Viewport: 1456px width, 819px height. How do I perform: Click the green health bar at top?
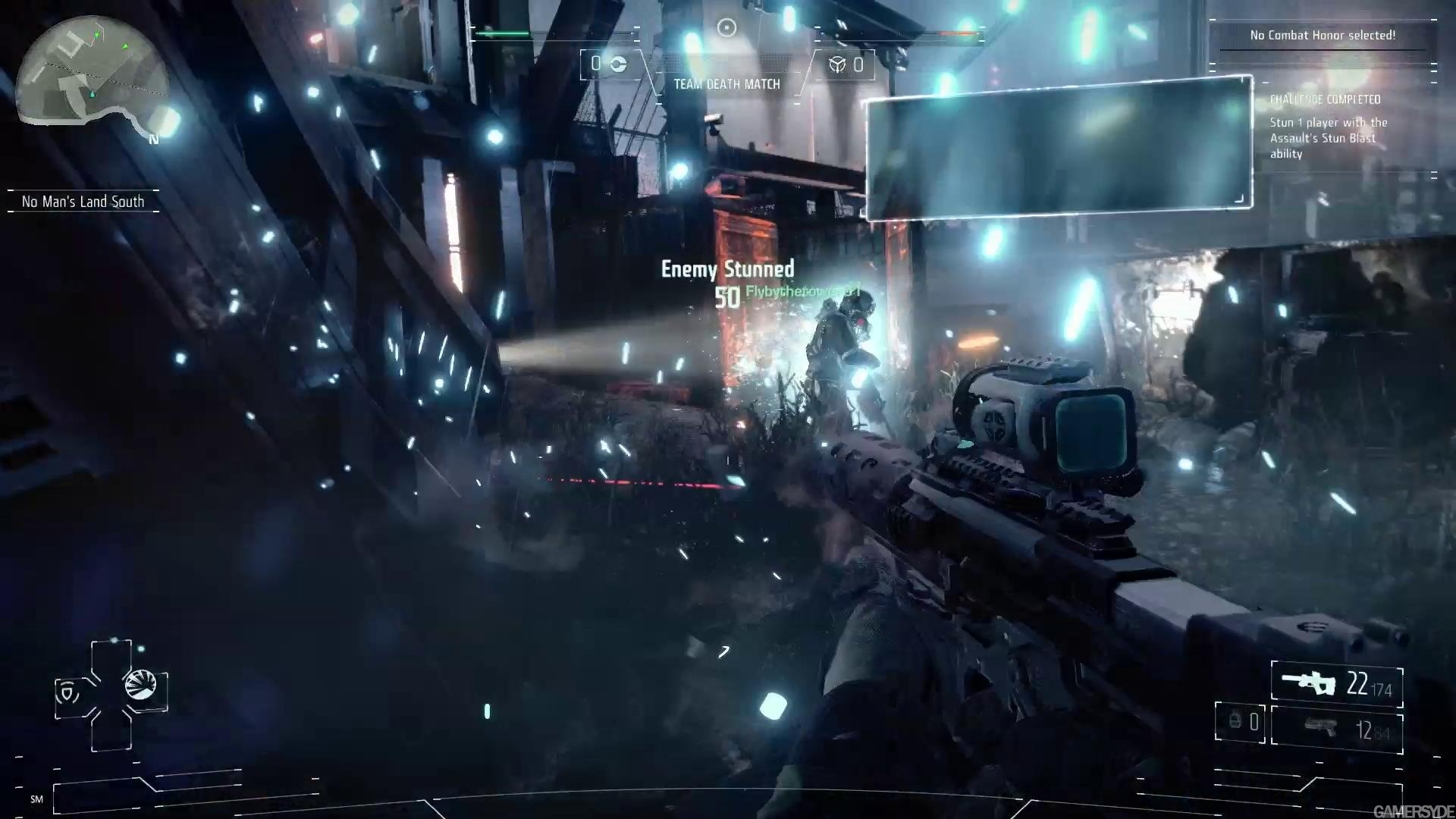tap(504, 33)
